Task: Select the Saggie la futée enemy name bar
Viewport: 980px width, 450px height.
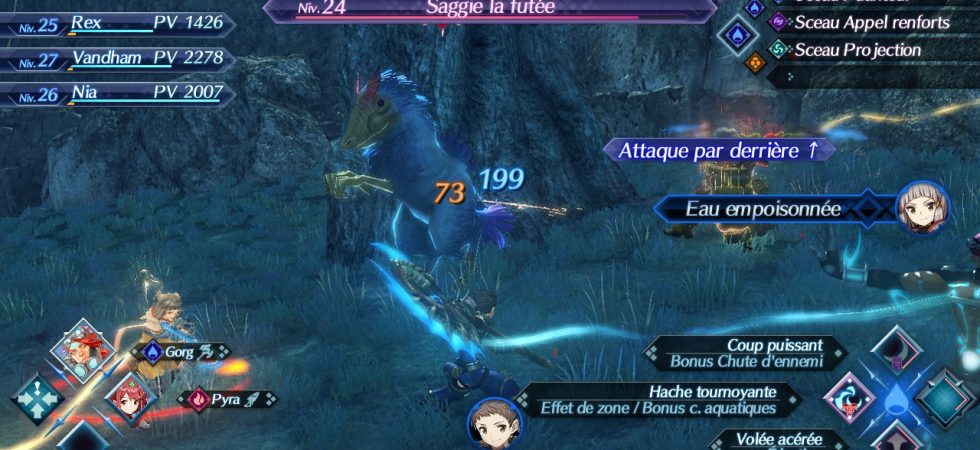Action: [490, 9]
